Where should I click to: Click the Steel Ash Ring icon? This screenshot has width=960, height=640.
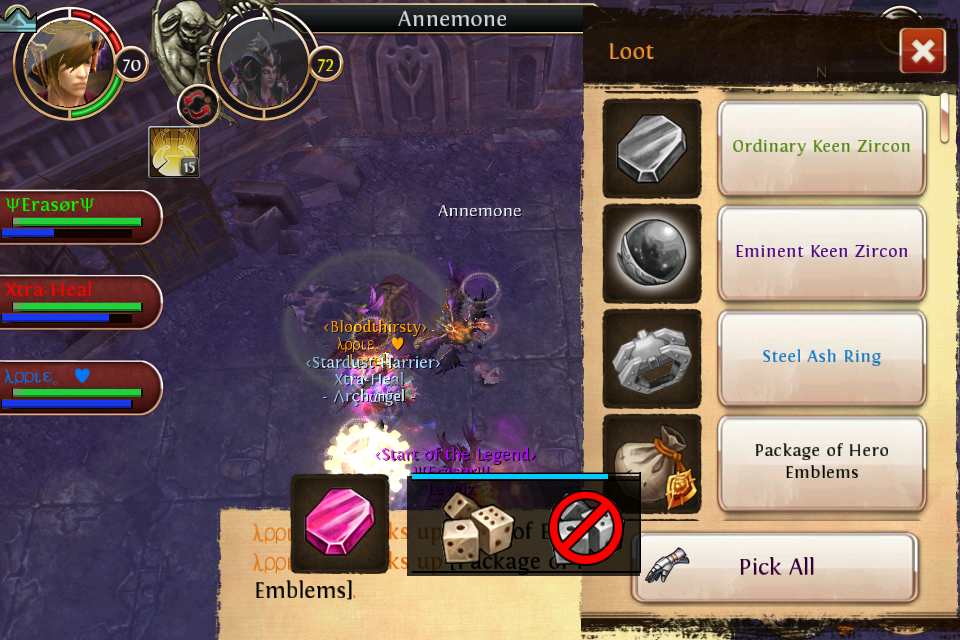click(652, 358)
